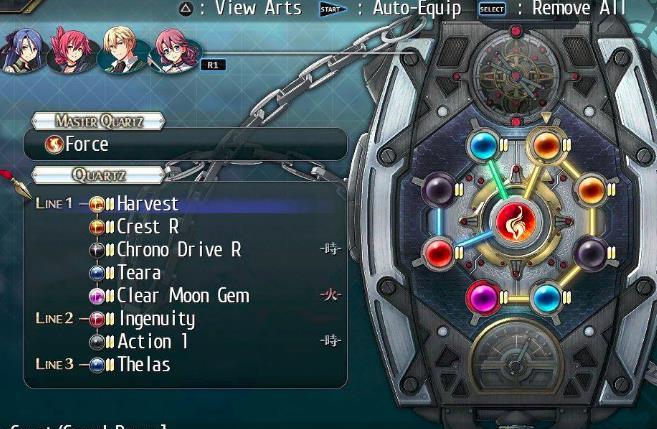Select the red orb slot on the orbment
The height and width of the screenshot is (429, 657).
(437, 253)
